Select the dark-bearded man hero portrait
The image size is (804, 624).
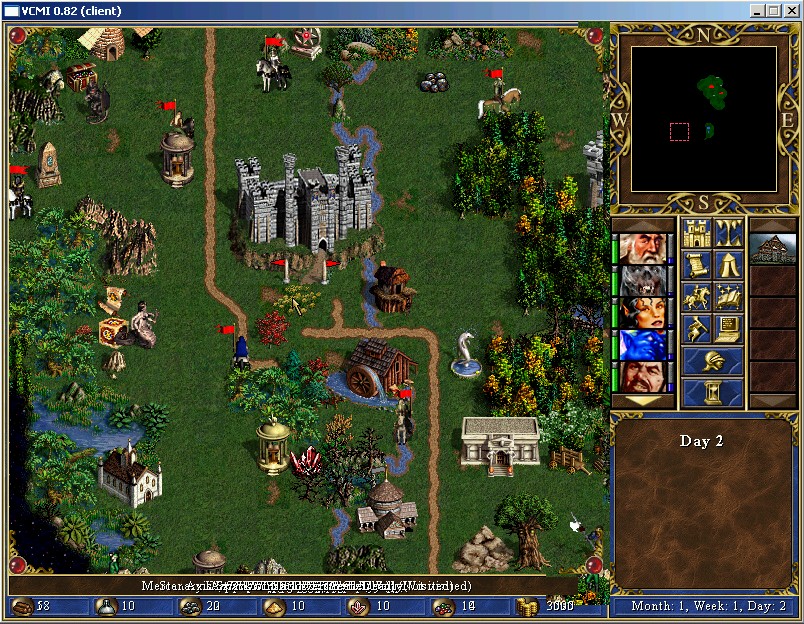click(641, 377)
